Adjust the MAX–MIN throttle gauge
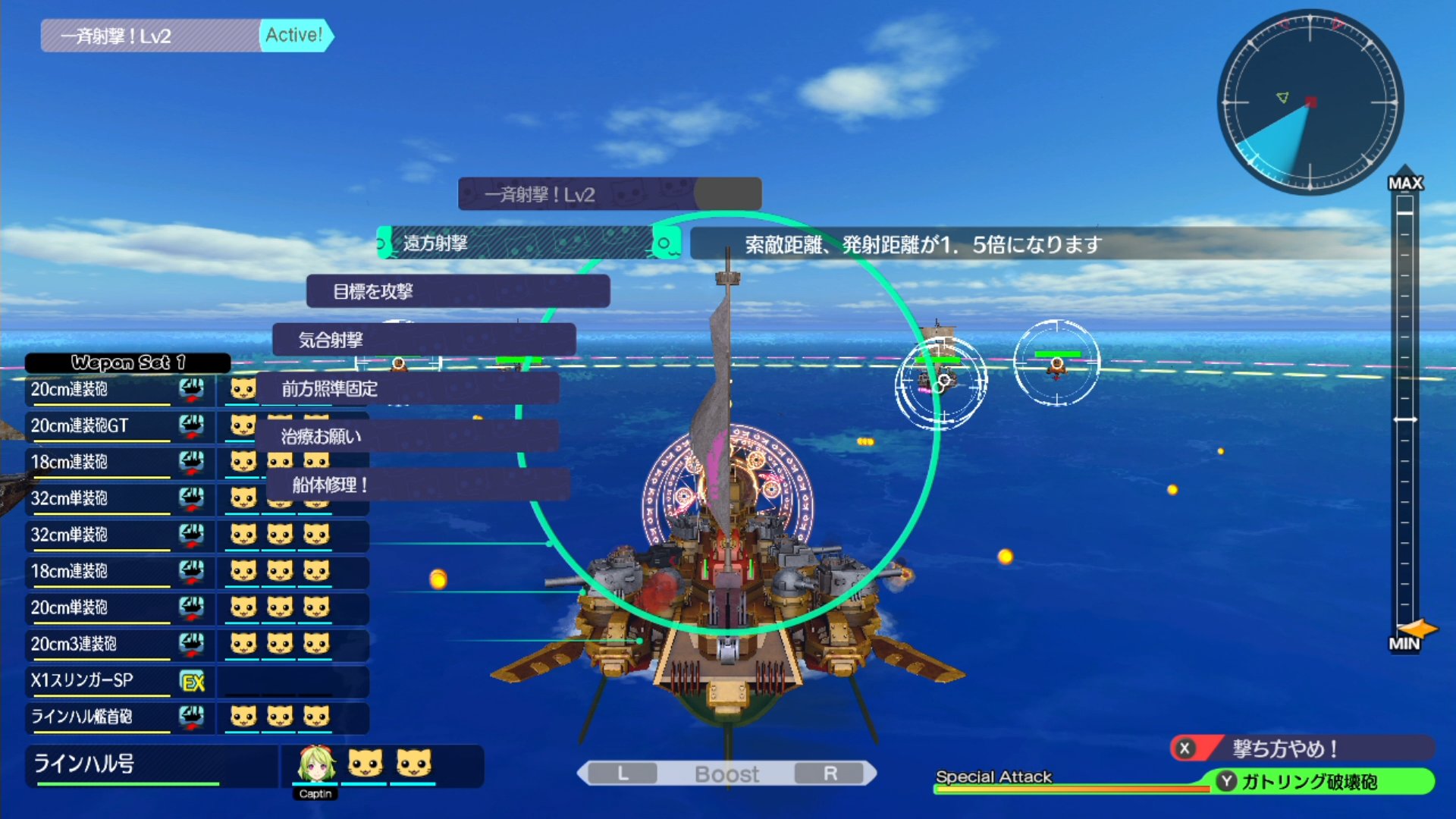1456x819 pixels. [1405, 419]
